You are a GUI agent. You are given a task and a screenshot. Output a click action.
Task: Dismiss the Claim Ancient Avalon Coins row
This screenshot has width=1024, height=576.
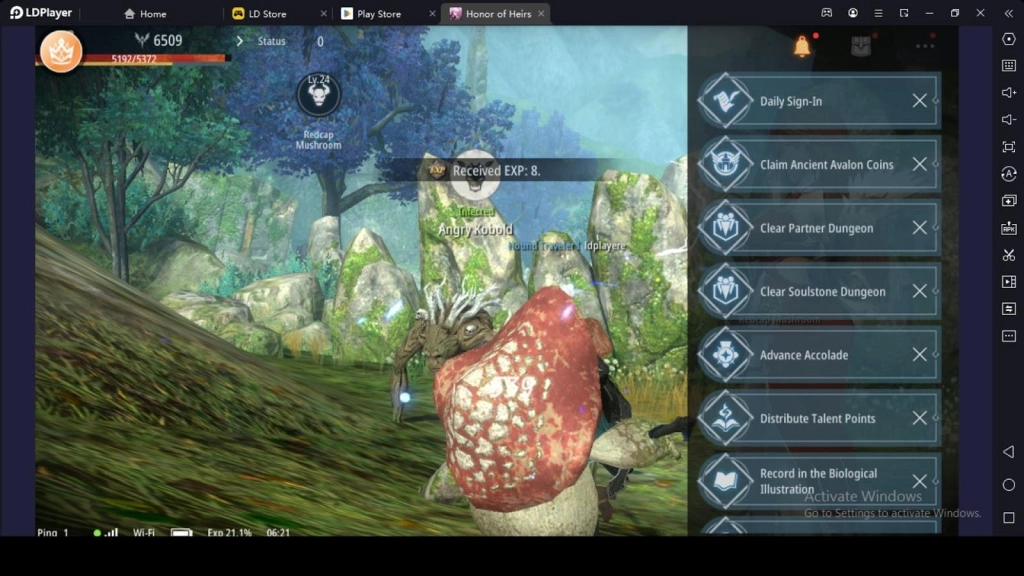tap(919, 165)
